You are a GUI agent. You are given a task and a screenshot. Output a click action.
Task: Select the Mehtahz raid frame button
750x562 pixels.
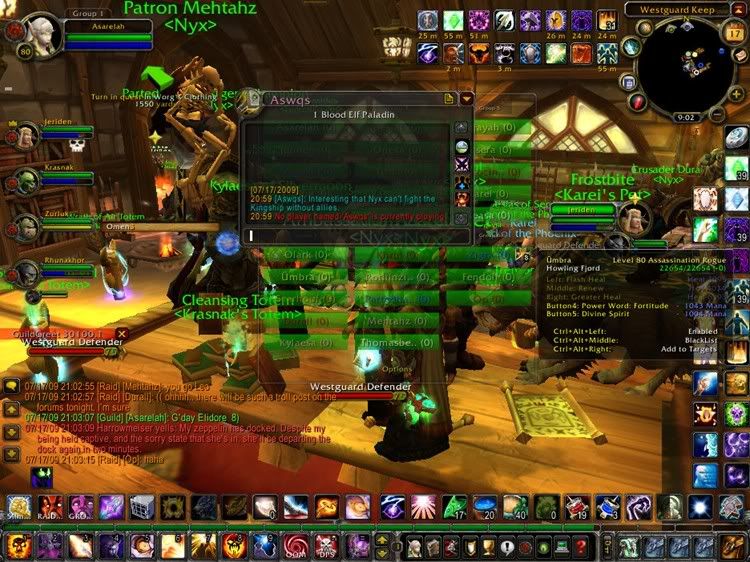395,320
